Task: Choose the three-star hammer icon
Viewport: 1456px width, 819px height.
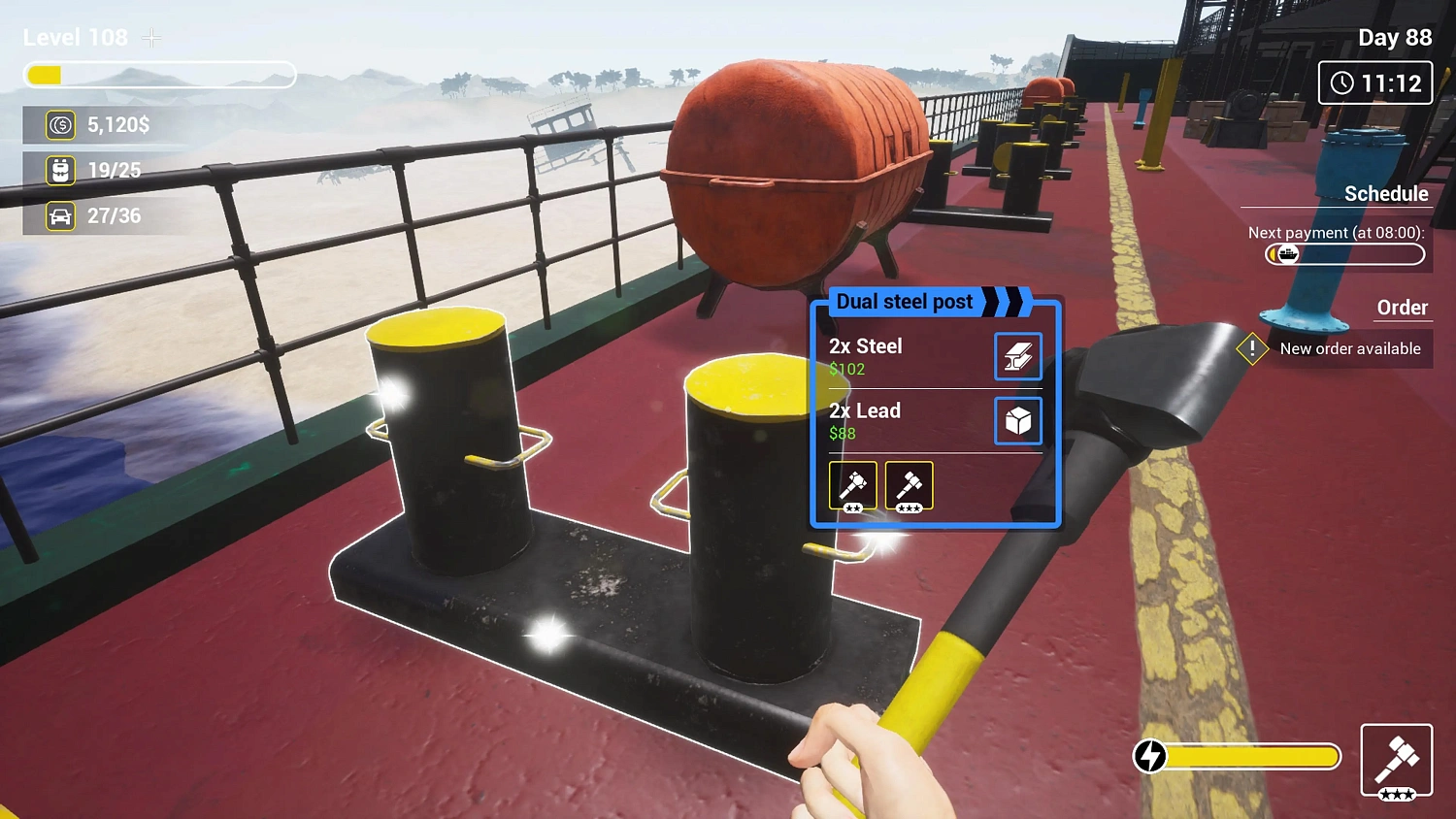Action: pyautogui.click(x=909, y=484)
